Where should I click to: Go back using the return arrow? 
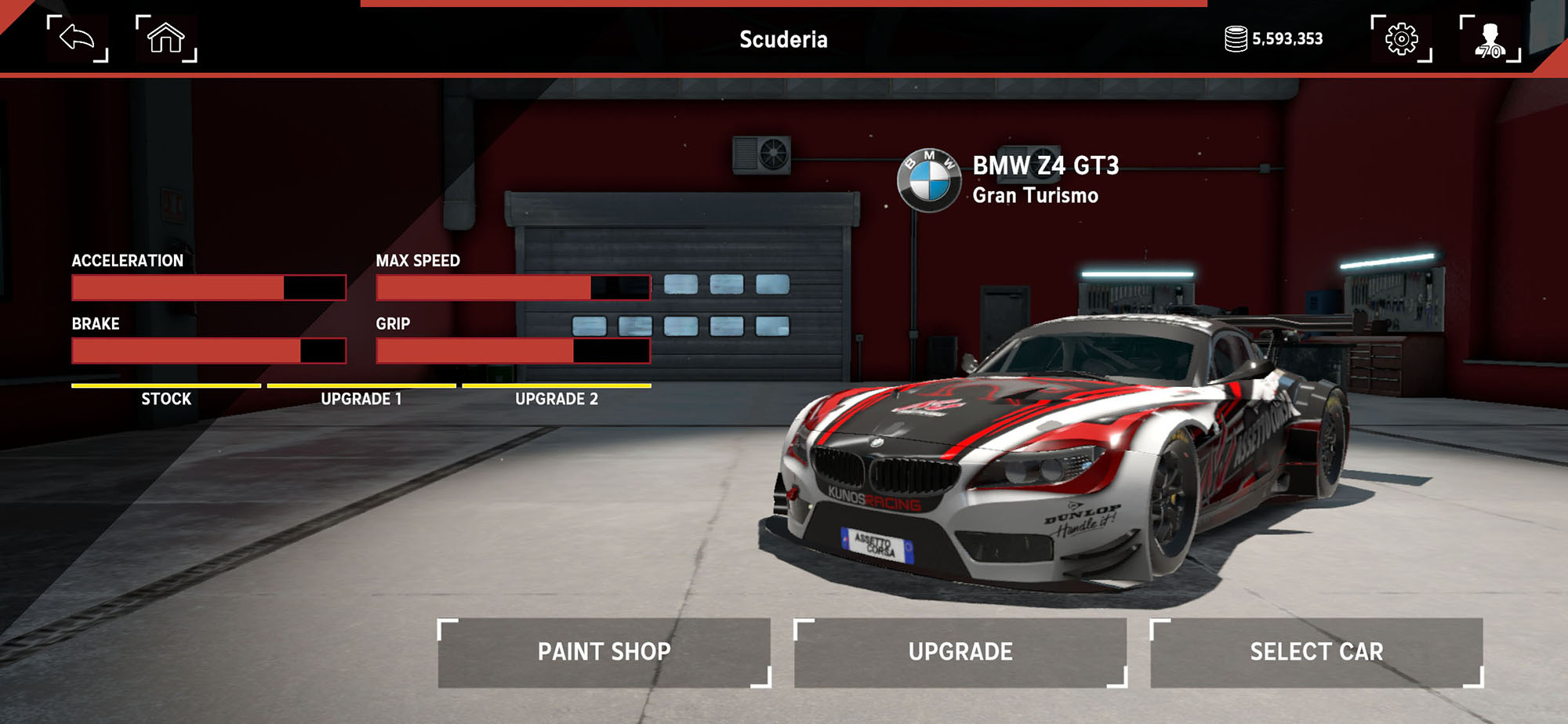77,38
